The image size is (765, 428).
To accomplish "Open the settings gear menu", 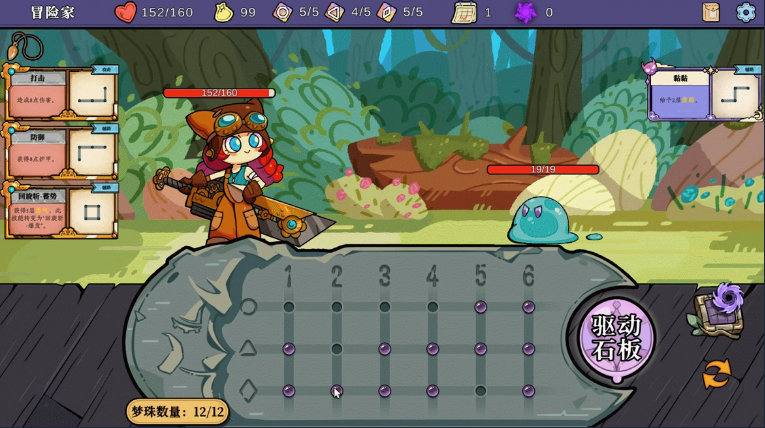I will coord(745,12).
